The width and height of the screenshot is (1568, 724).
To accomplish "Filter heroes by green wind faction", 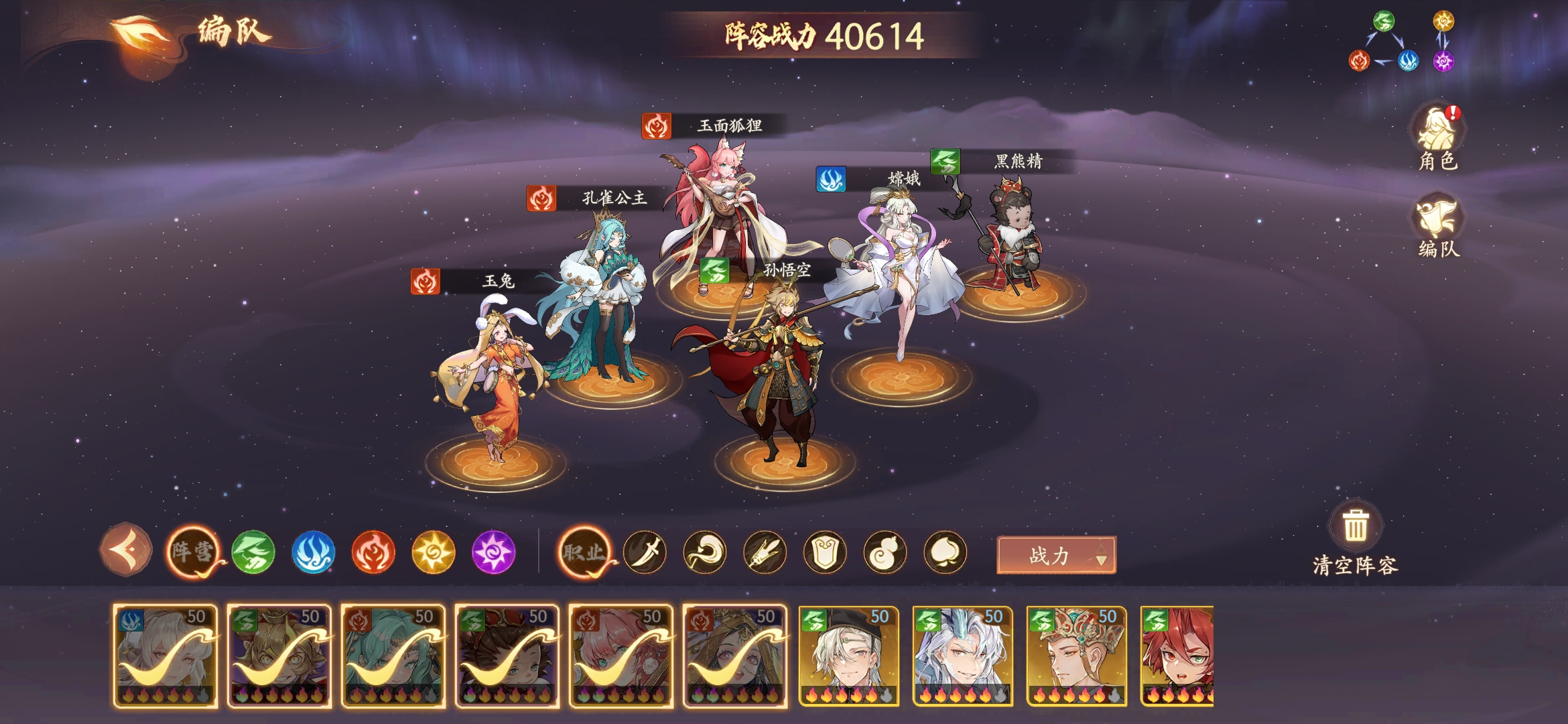I will [253, 552].
